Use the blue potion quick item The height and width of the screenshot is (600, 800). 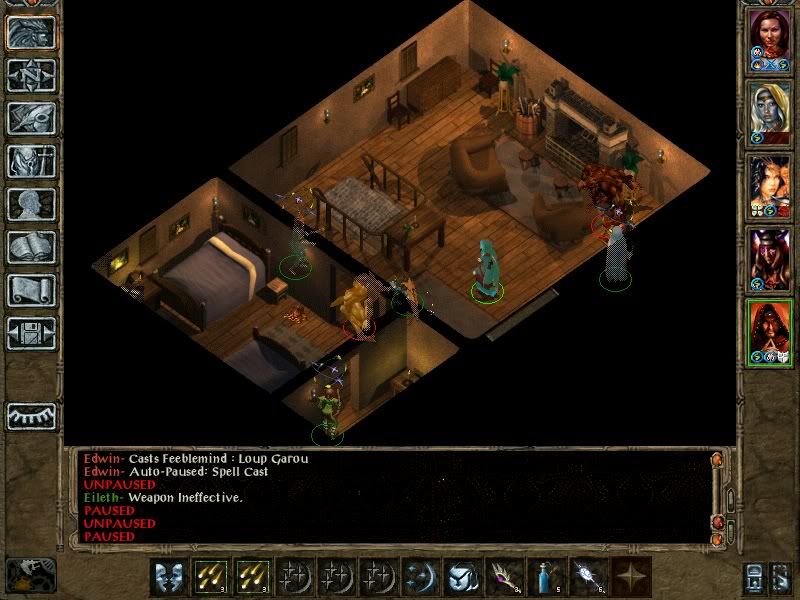click(x=544, y=578)
